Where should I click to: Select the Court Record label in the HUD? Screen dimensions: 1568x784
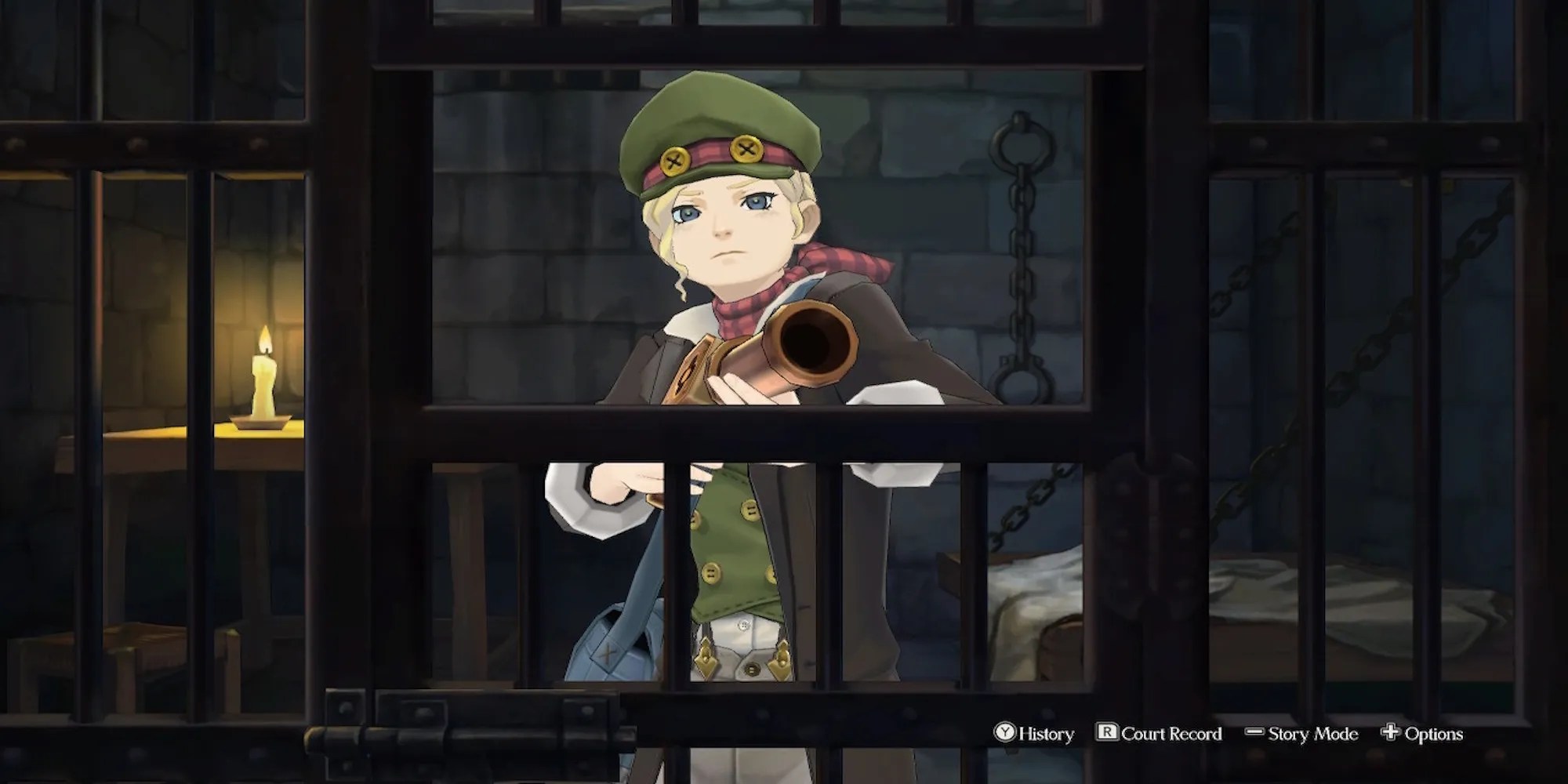pos(1171,733)
